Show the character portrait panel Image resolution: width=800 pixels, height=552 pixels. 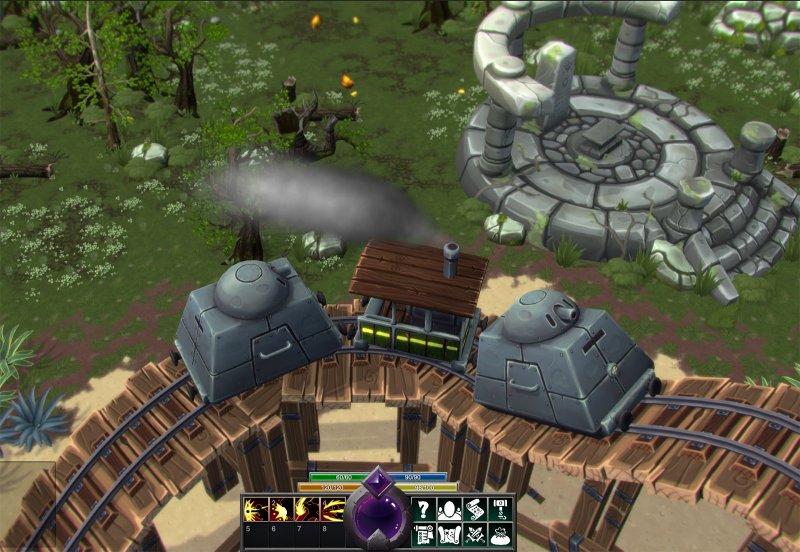point(450,509)
